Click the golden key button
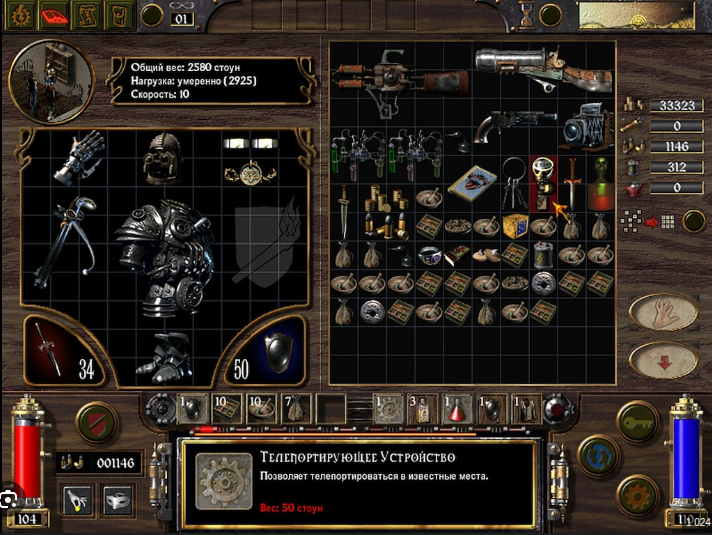Screen dimensions: 712x535 [636, 421]
